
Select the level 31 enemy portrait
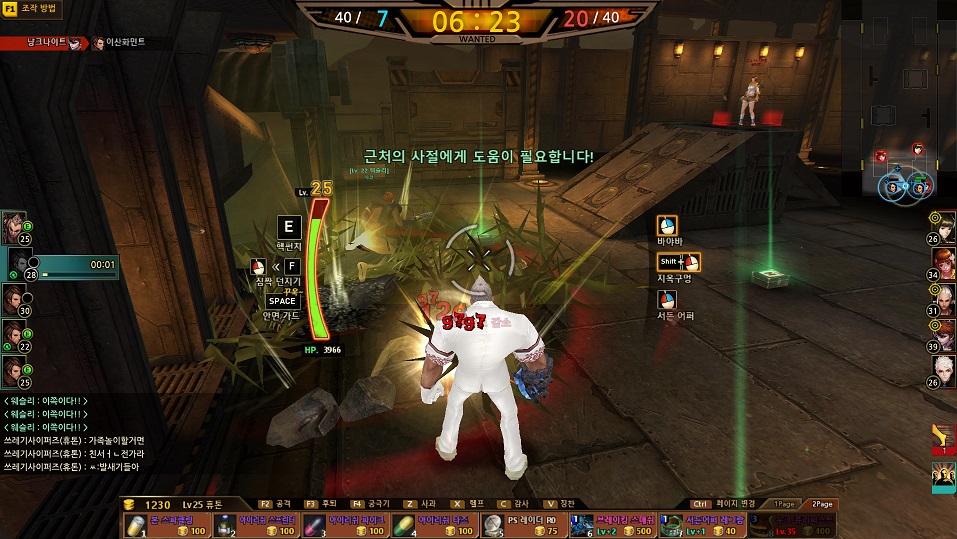[942, 299]
